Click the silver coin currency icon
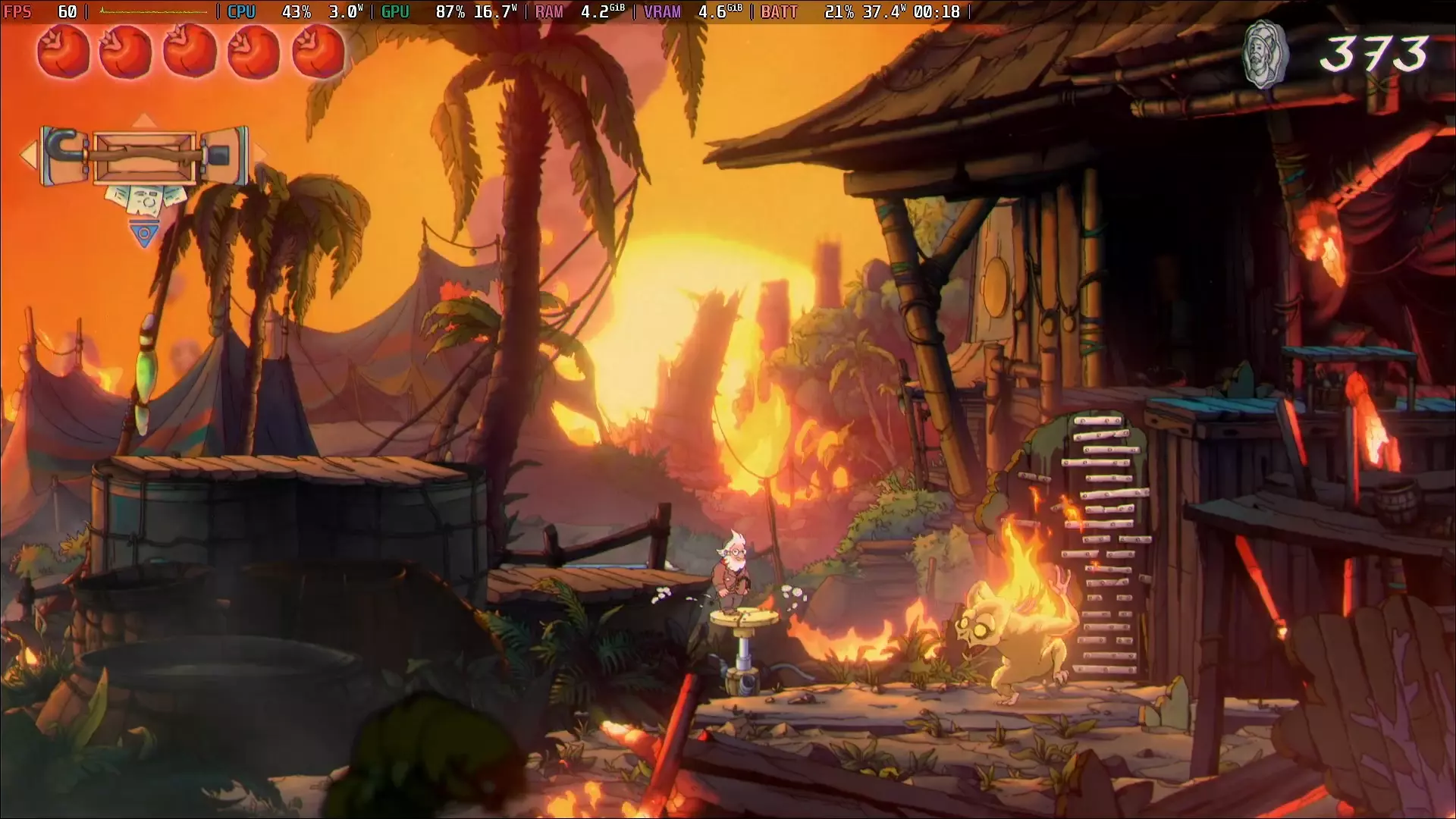This screenshot has height=819, width=1456. [1264, 55]
